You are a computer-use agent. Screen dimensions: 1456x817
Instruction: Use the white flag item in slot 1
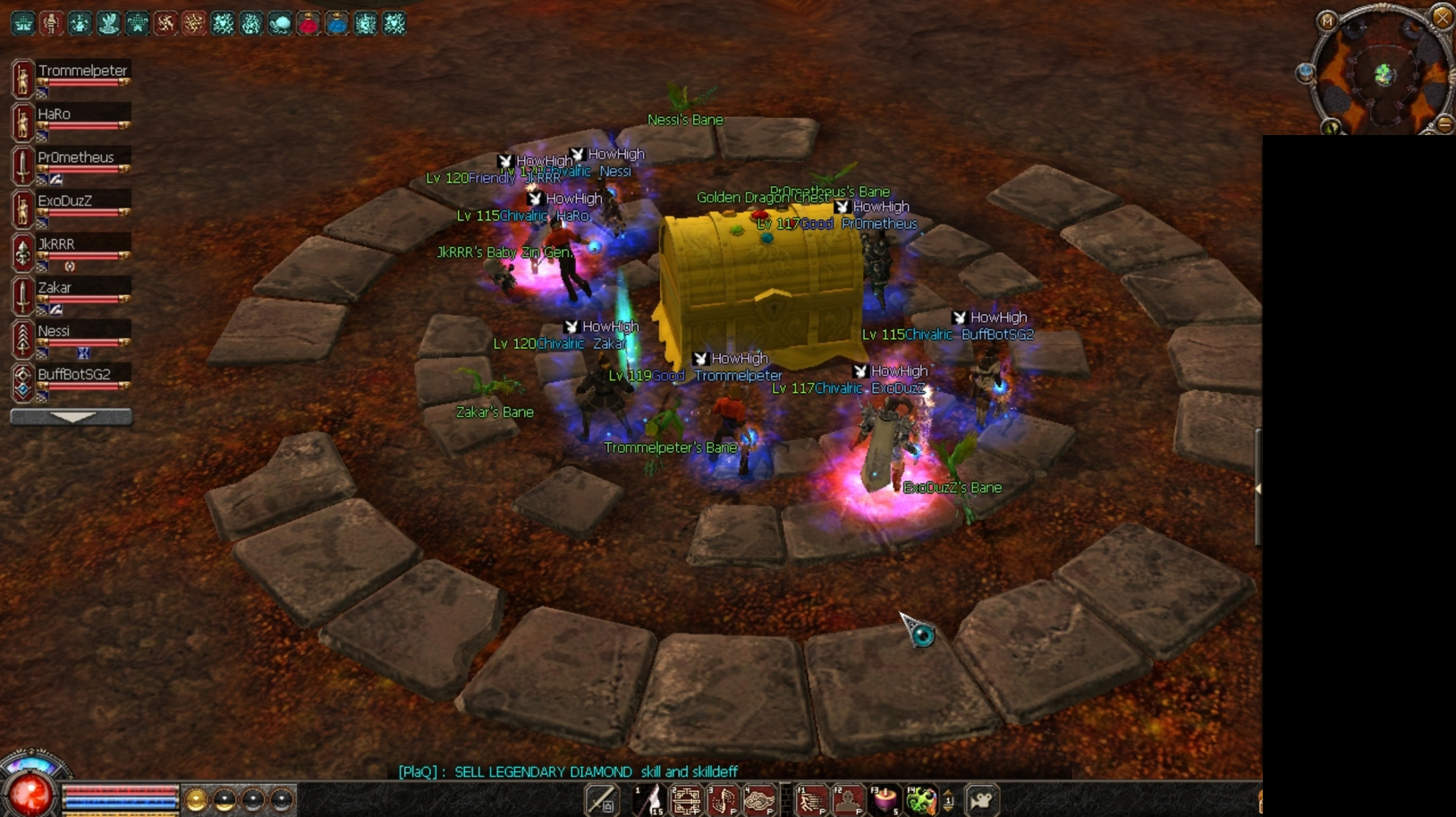click(x=649, y=800)
